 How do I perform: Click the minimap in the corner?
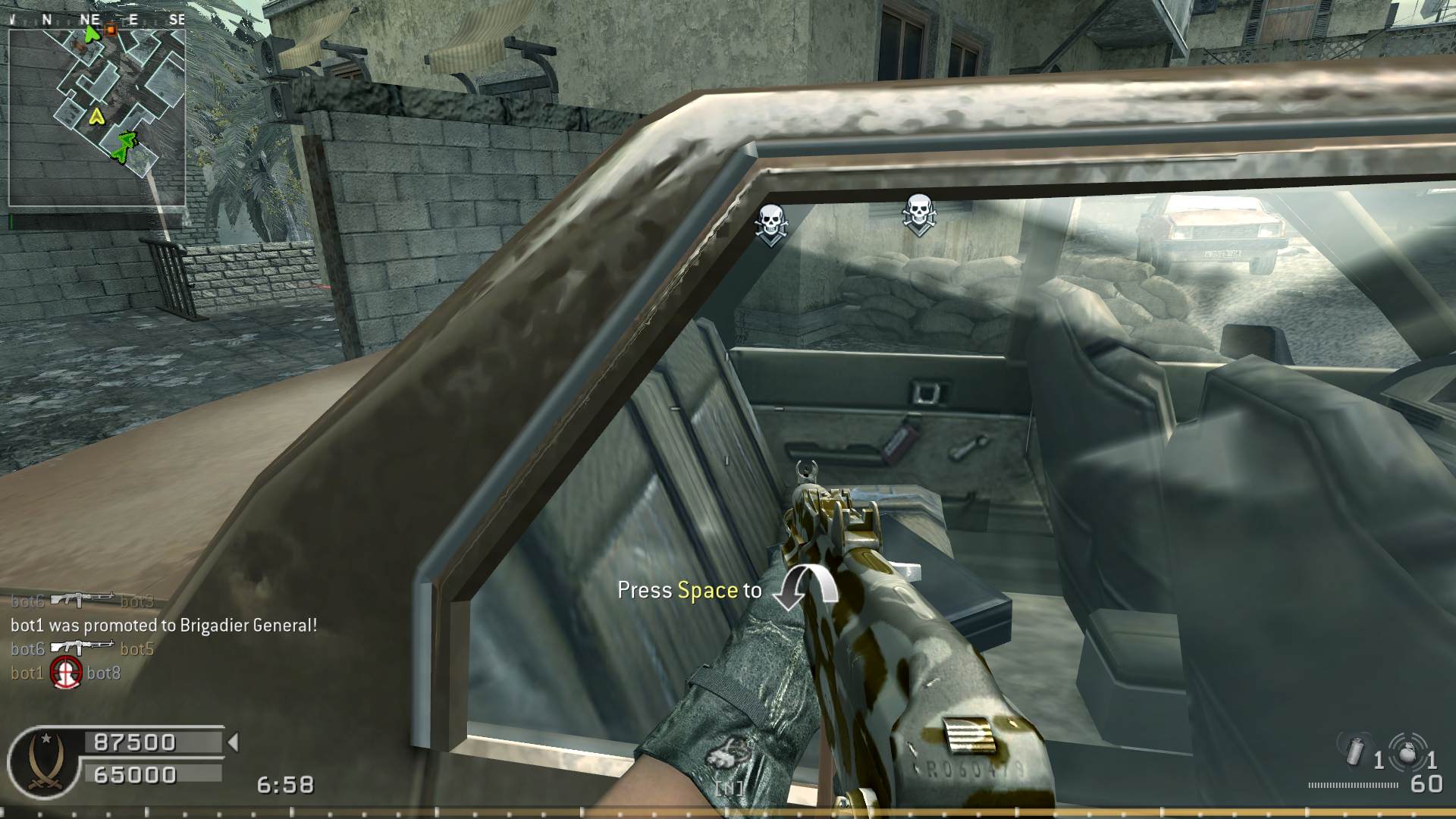pyautogui.click(x=97, y=118)
